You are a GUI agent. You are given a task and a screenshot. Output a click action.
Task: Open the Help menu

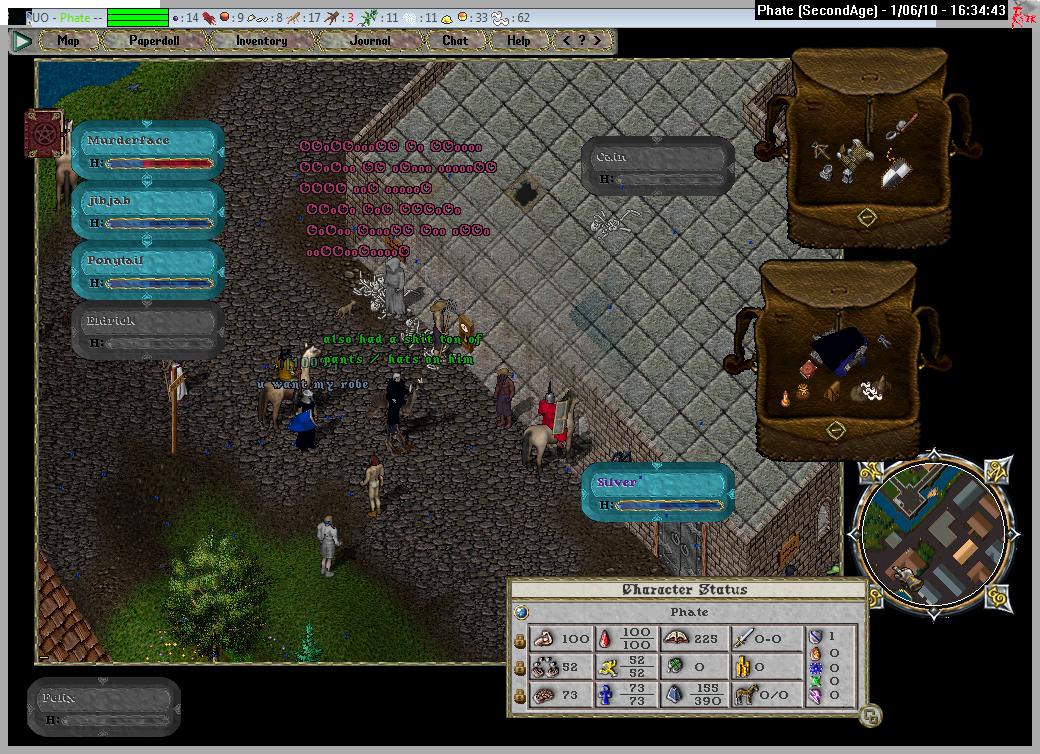(x=518, y=41)
